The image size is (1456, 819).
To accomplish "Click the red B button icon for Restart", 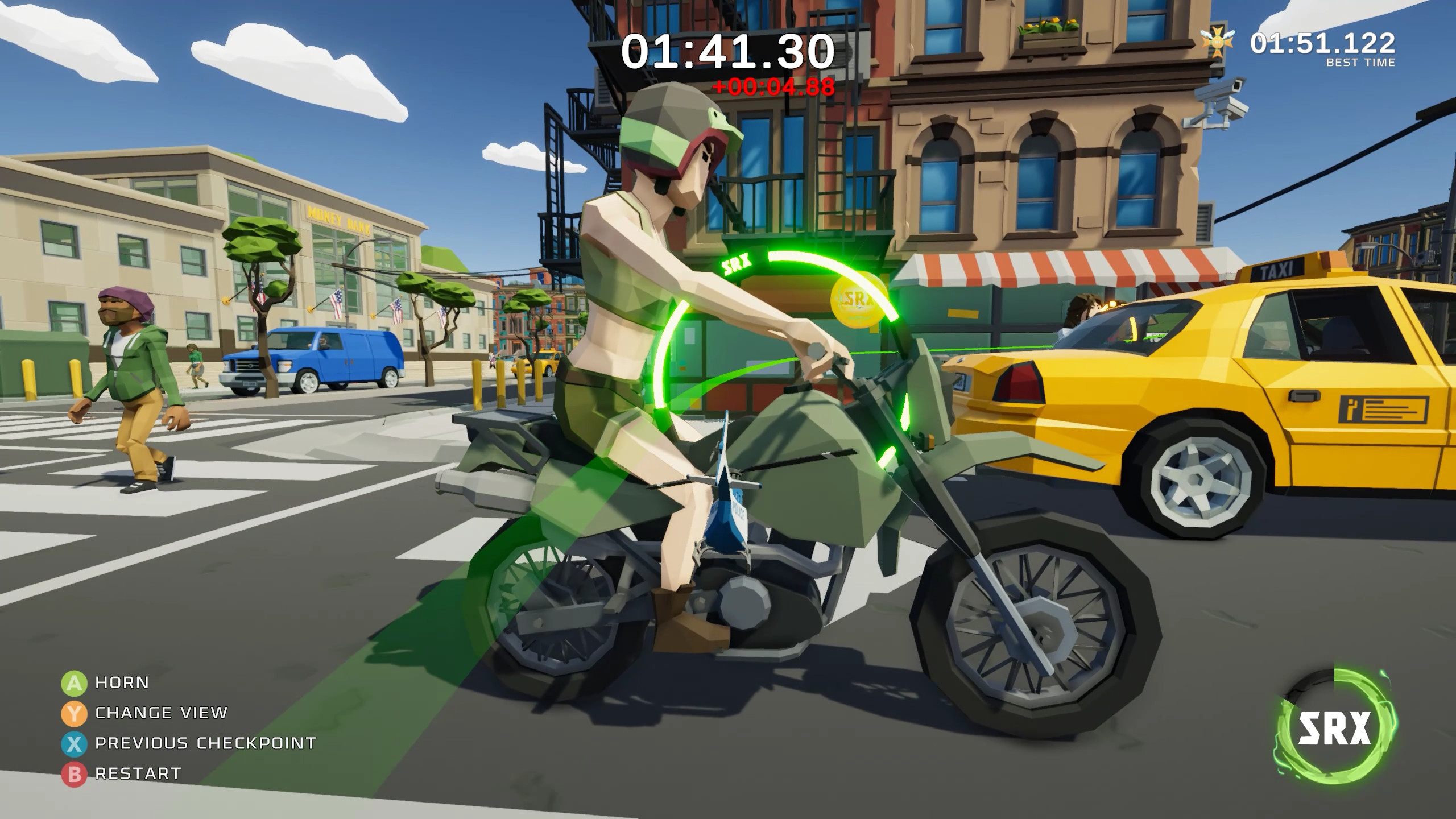I will point(73,772).
